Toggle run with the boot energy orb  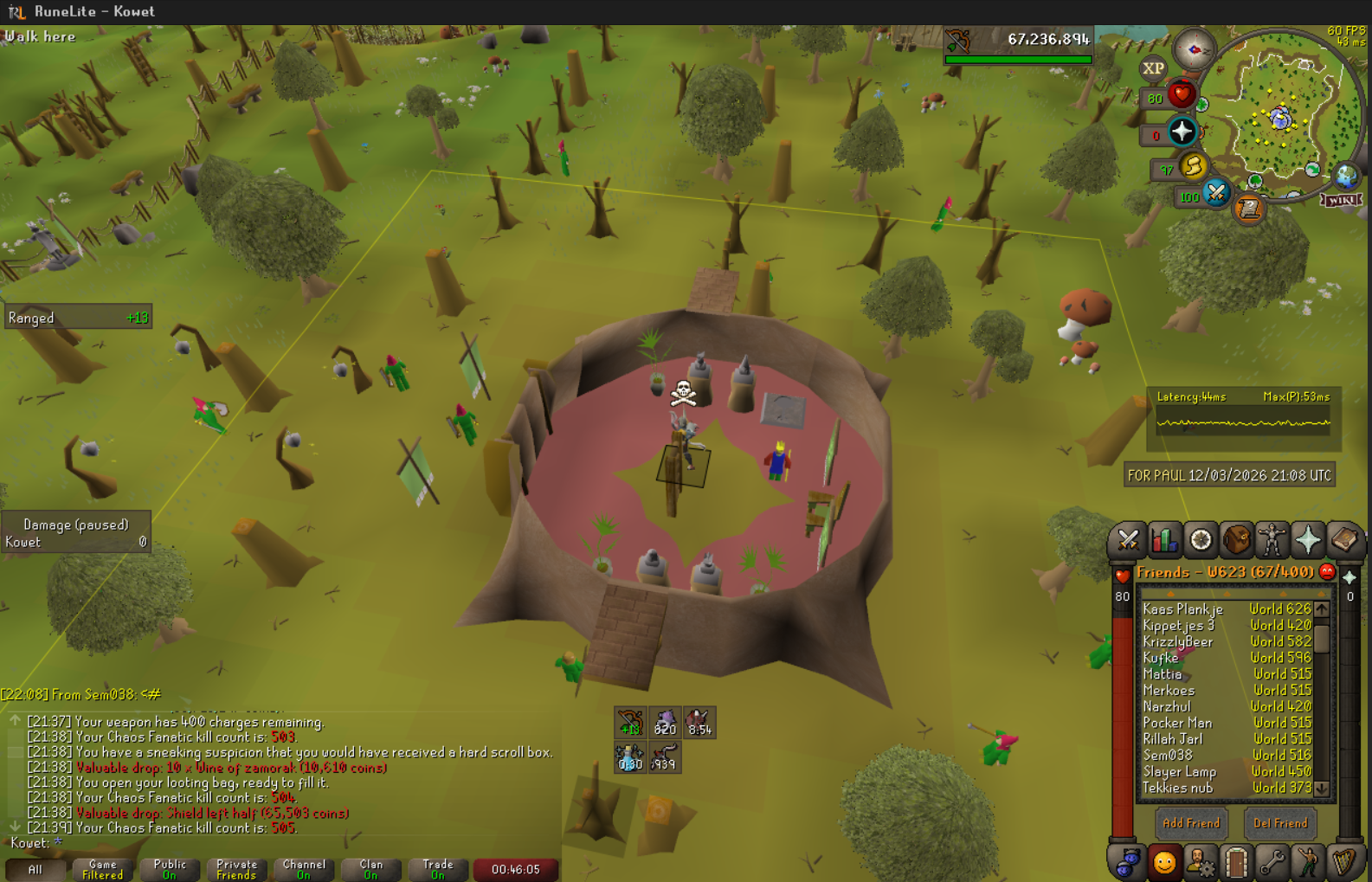tap(1193, 165)
